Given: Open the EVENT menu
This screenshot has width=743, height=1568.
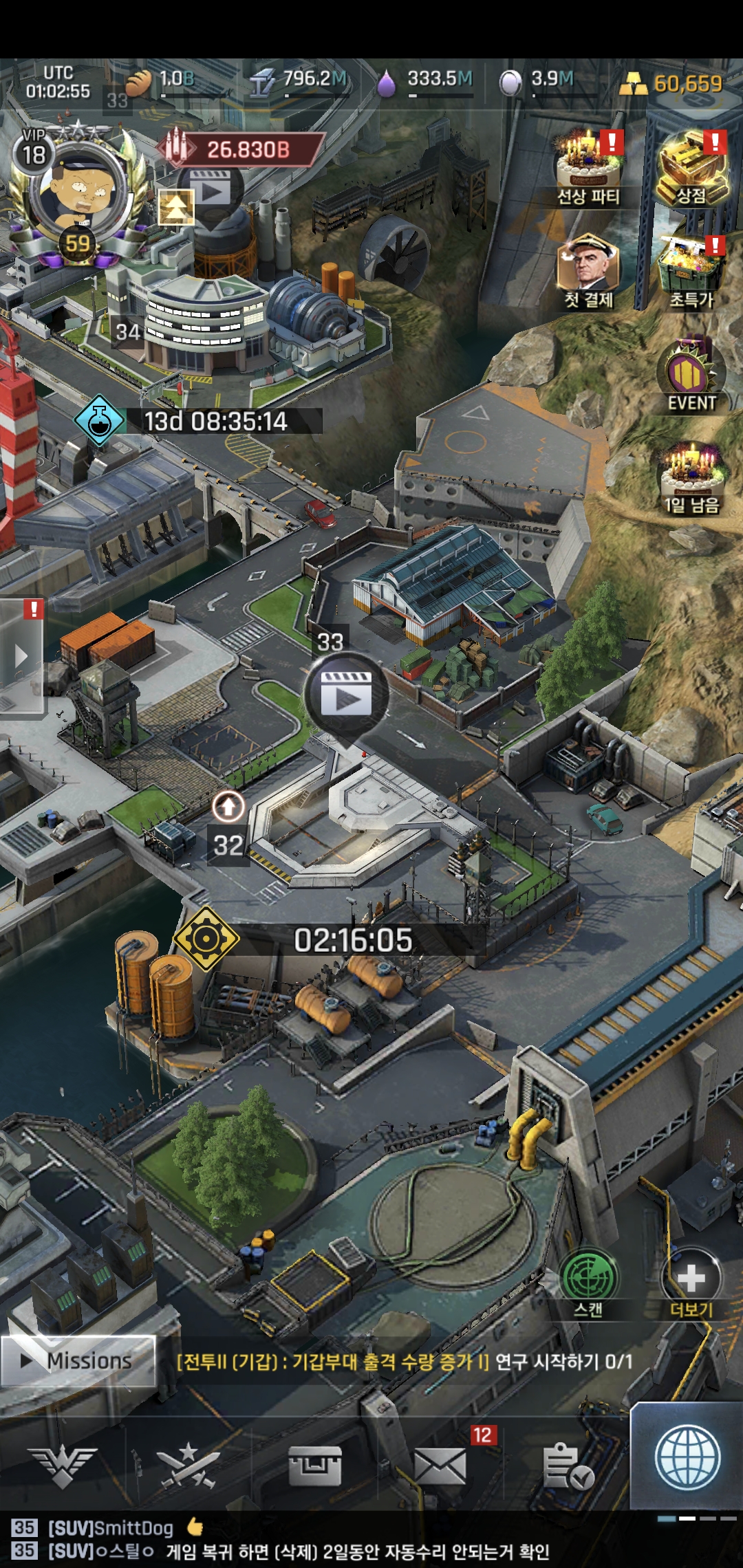Looking at the screenshot, I should point(691,375).
